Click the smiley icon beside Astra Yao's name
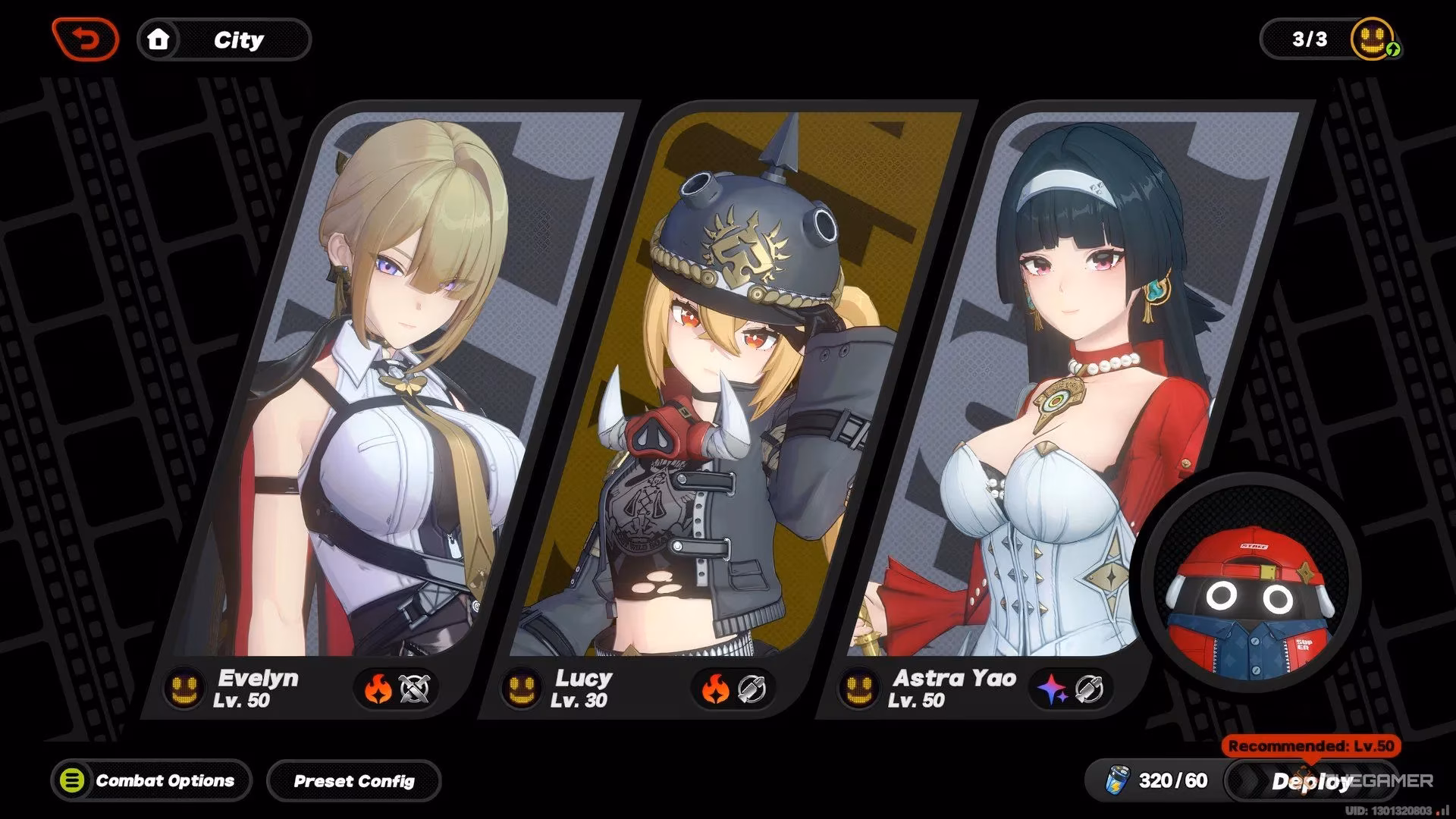The width and height of the screenshot is (1456, 819). click(x=859, y=689)
